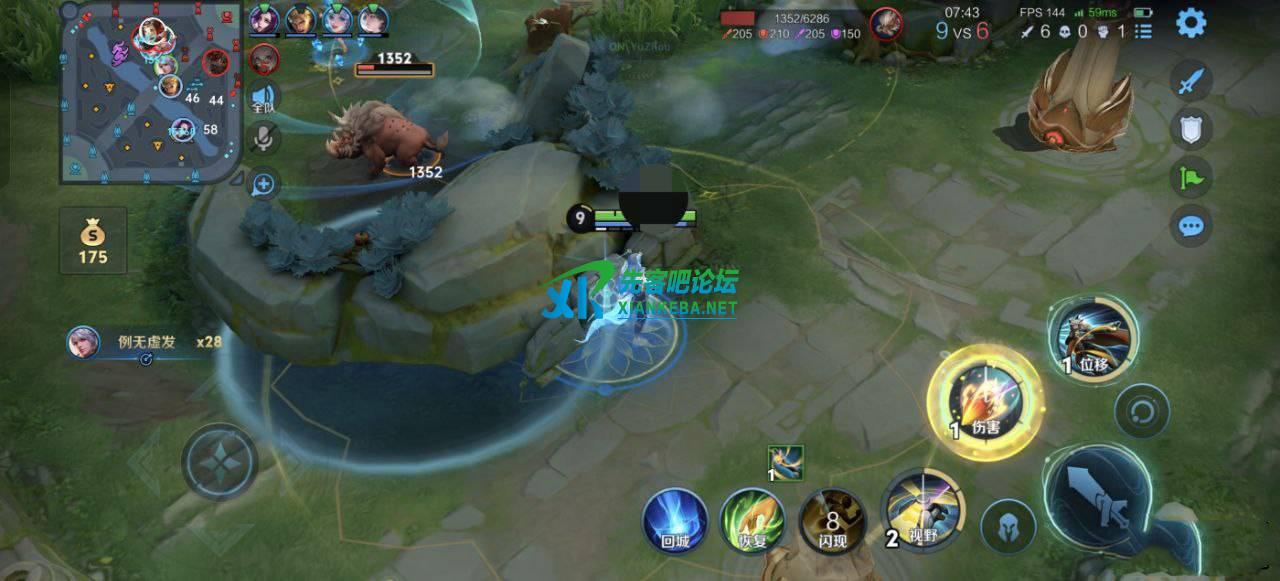Open the shop via gold bag 175

(93, 241)
